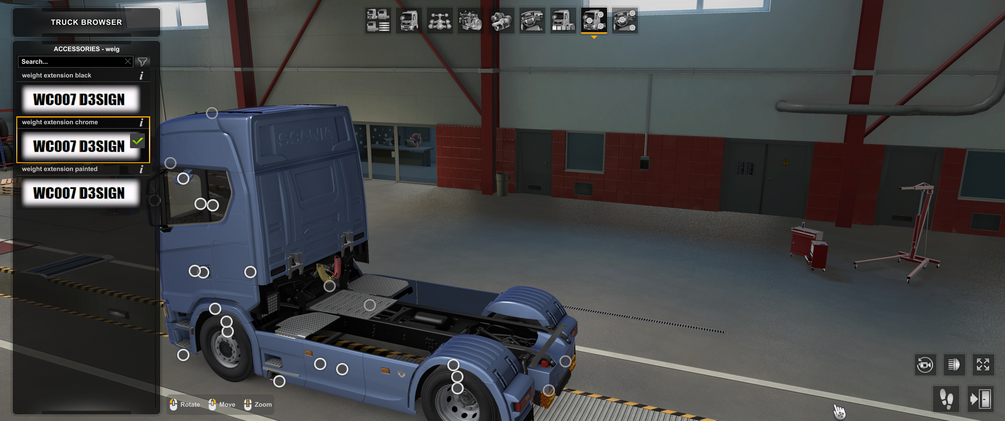Image resolution: width=1005 pixels, height=421 pixels.
Task: Open the accessory filter funnel
Action: pos(142,62)
